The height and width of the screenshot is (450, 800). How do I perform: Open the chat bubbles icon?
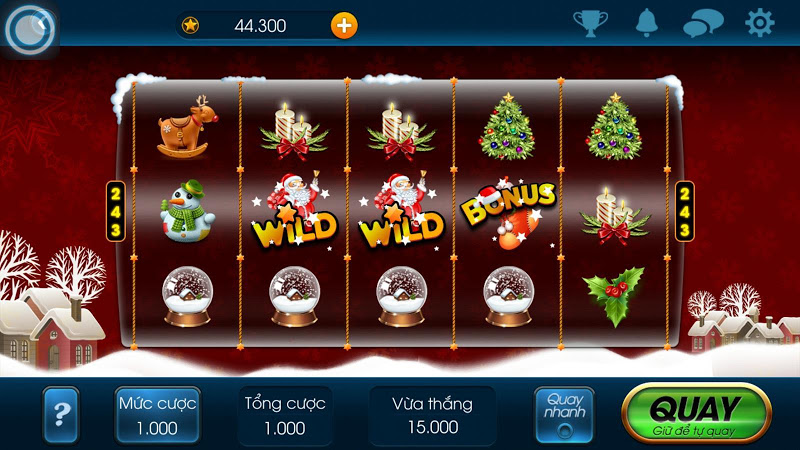click(703, 24)
